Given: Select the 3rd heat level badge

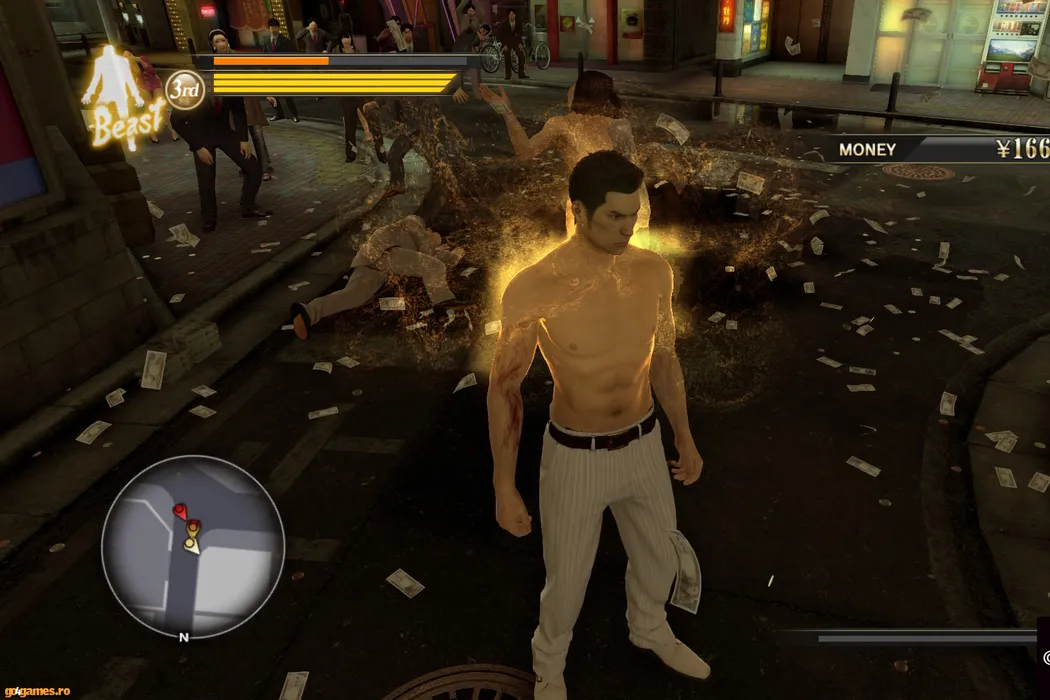Looking at the screenshot, I should (185, 90).
